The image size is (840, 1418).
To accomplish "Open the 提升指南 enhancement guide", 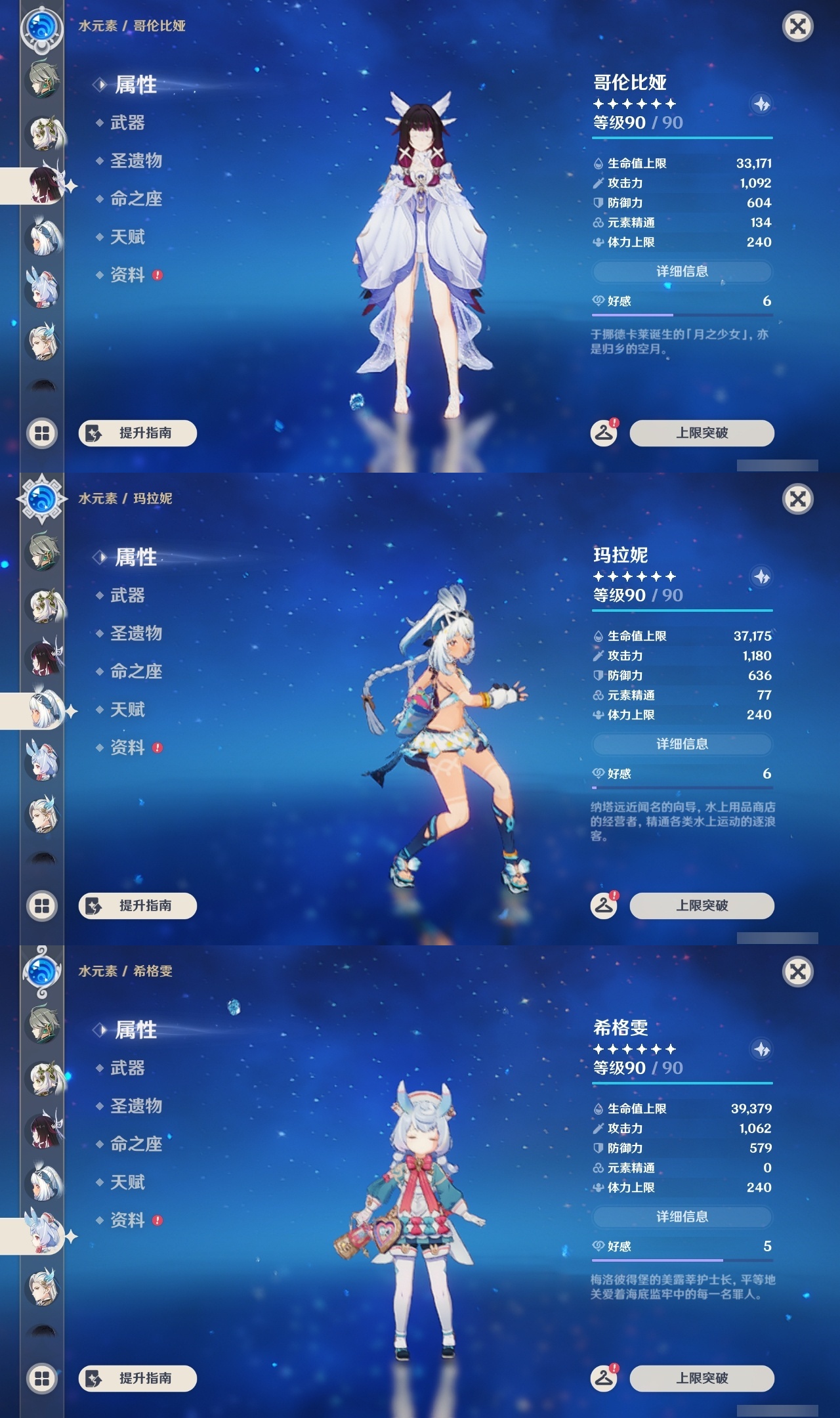I will 139,433.
